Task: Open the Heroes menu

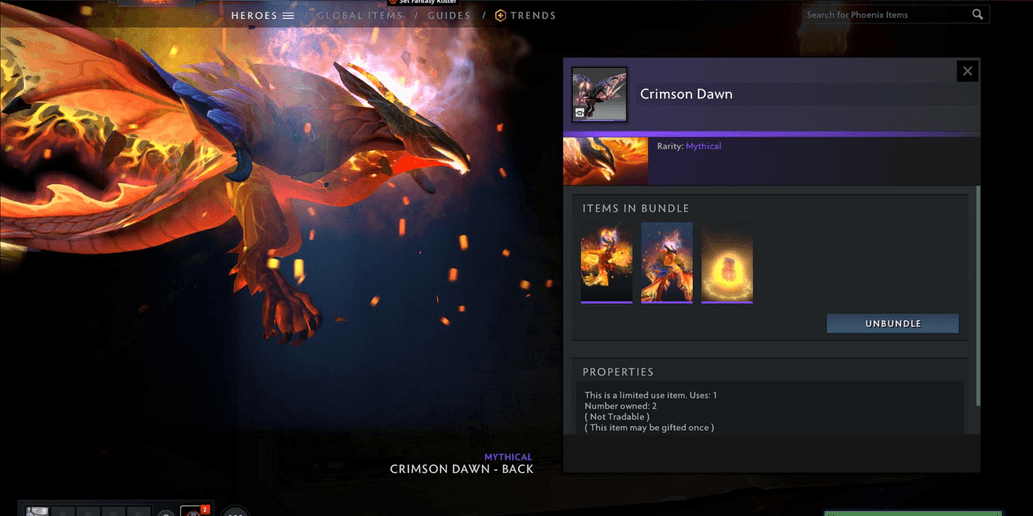Action: click(262, 16)
